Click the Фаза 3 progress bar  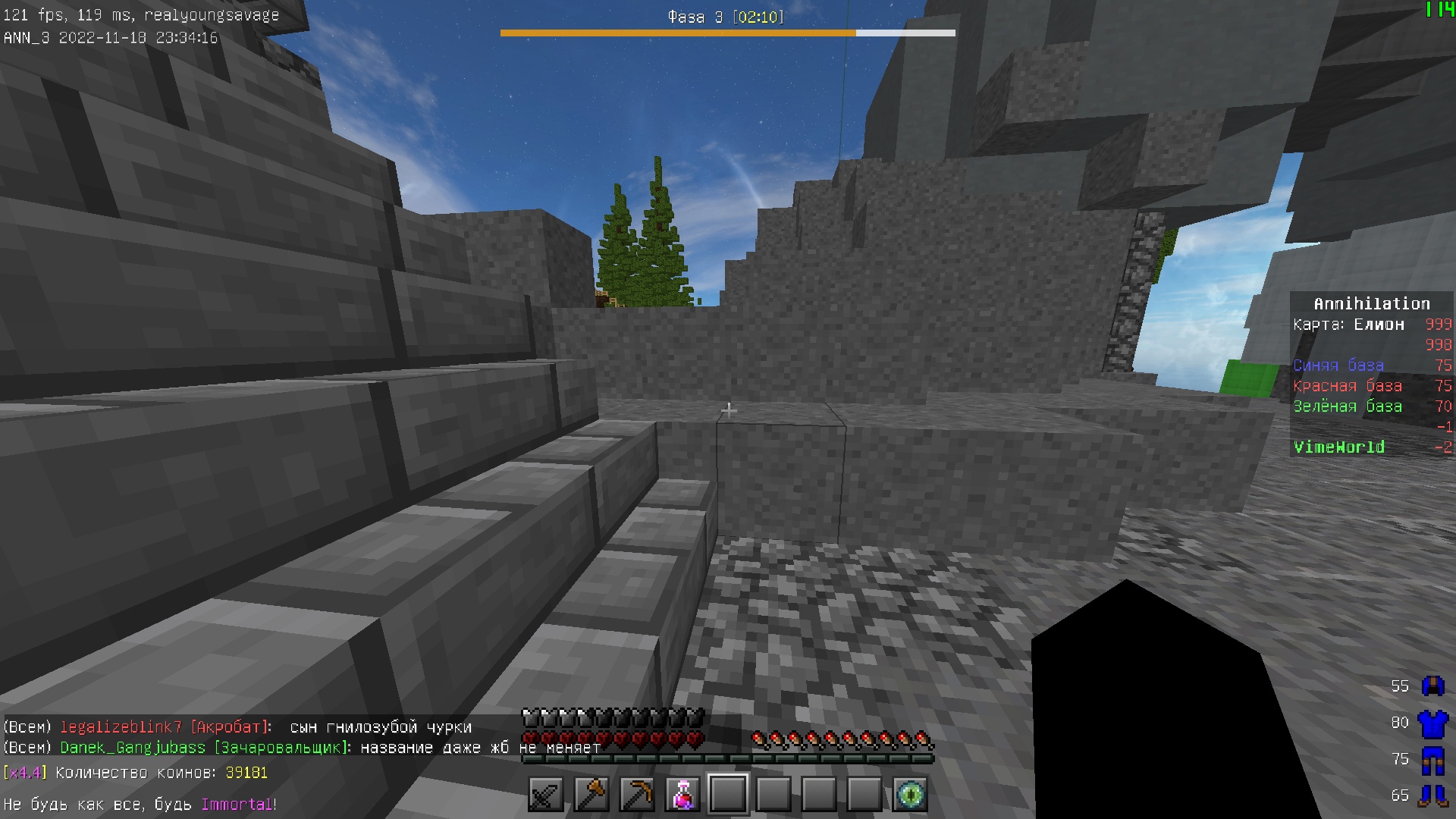point(726,33)
